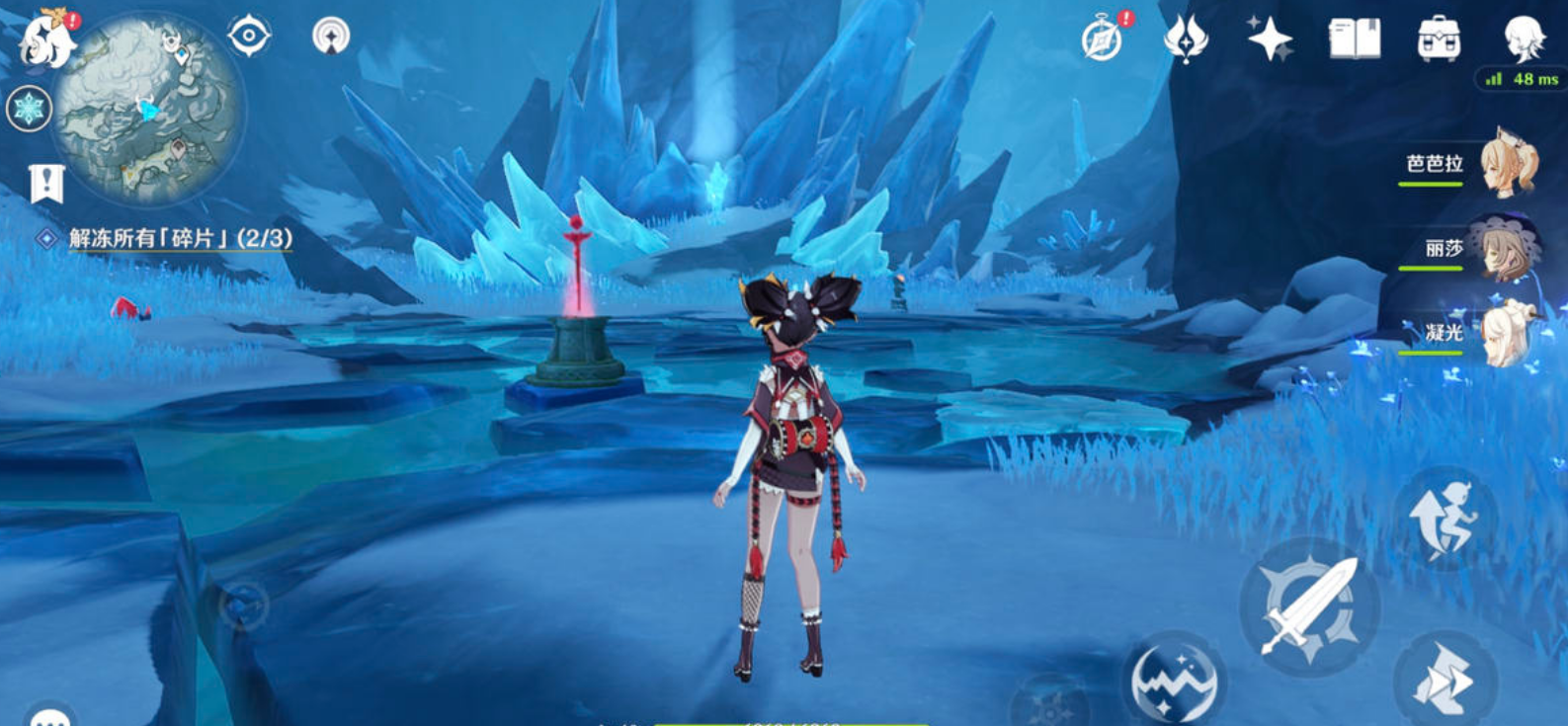This screenshot has width=1568, height=726.
Task: Open the winged emblem icon
Action: (x=1186, y=40)
